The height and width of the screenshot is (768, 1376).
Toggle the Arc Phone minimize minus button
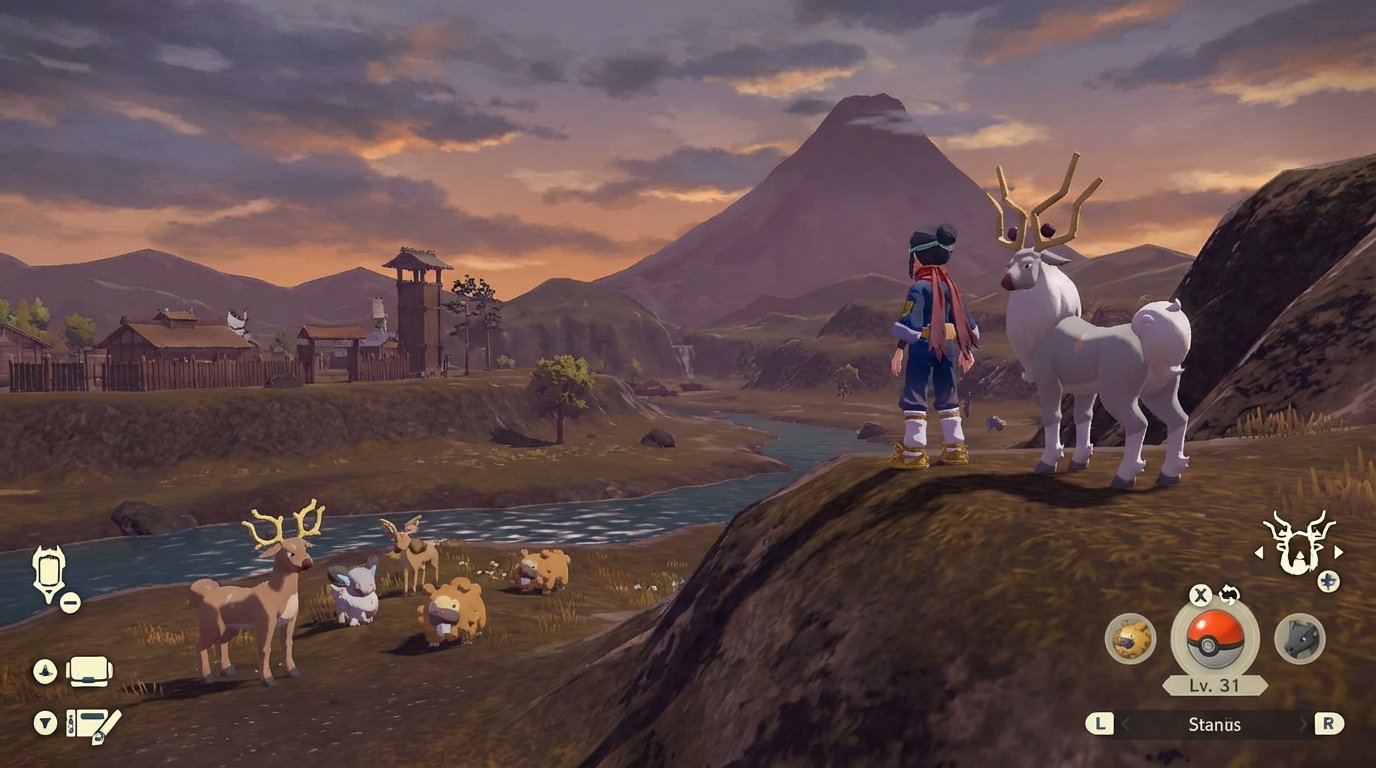coord(70,602)
